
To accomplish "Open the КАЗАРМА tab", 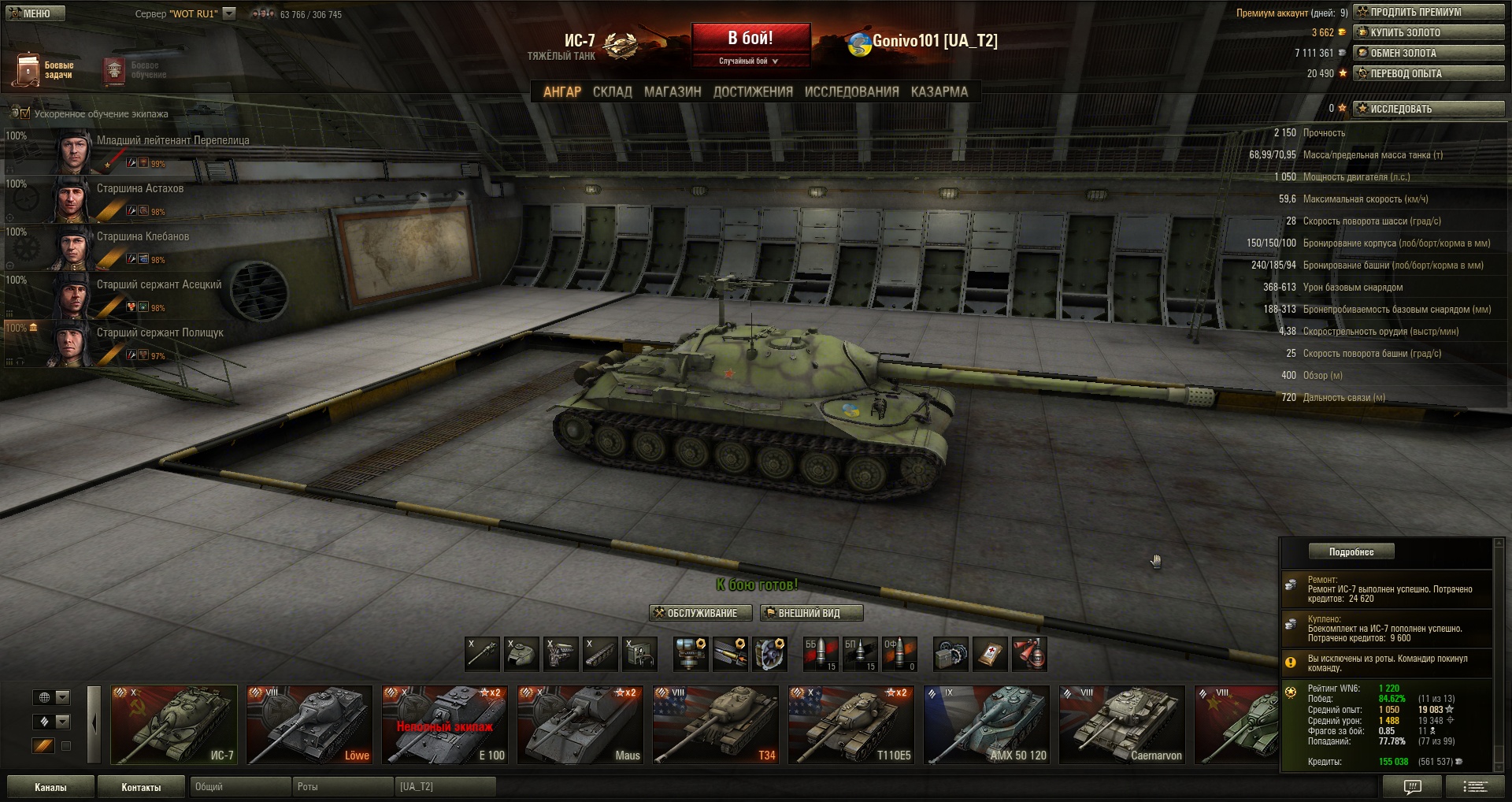I will tap(939, 91).
